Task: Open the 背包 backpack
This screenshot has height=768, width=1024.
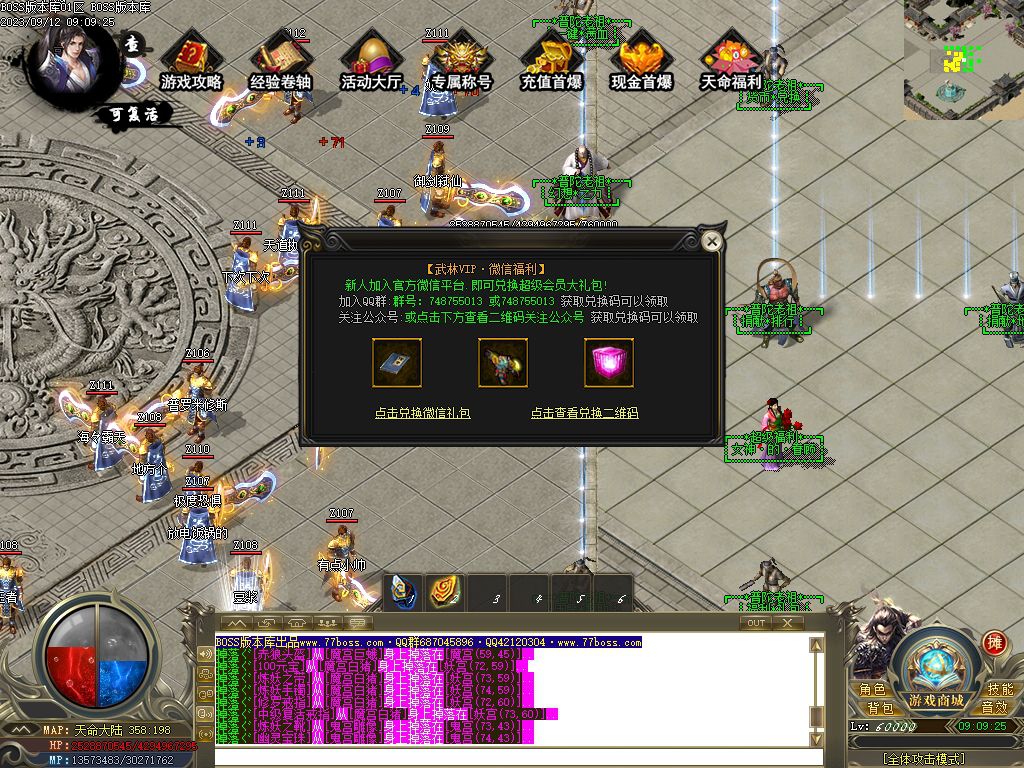Action: click(x=880, y=708)
